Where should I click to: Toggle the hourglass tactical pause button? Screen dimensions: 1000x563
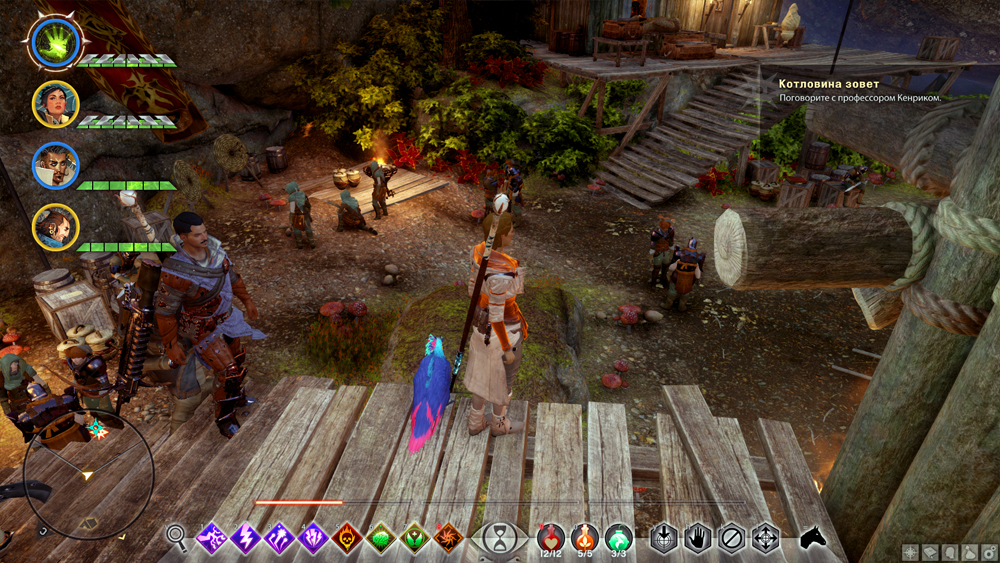coord(497,539)
